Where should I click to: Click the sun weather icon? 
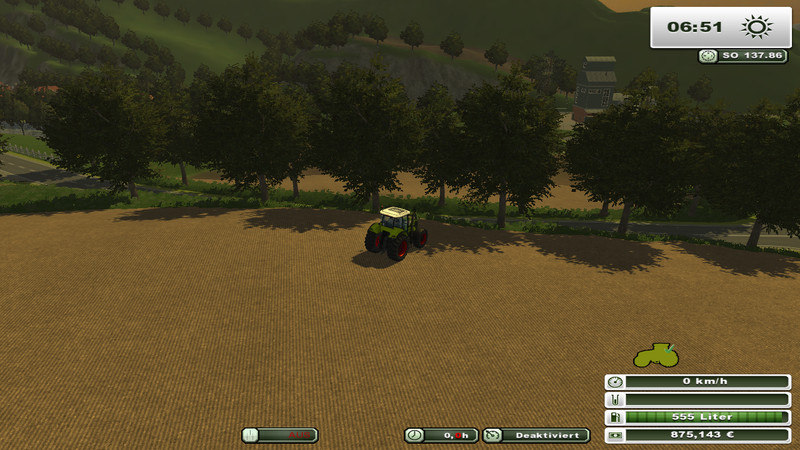pos(755,27)
